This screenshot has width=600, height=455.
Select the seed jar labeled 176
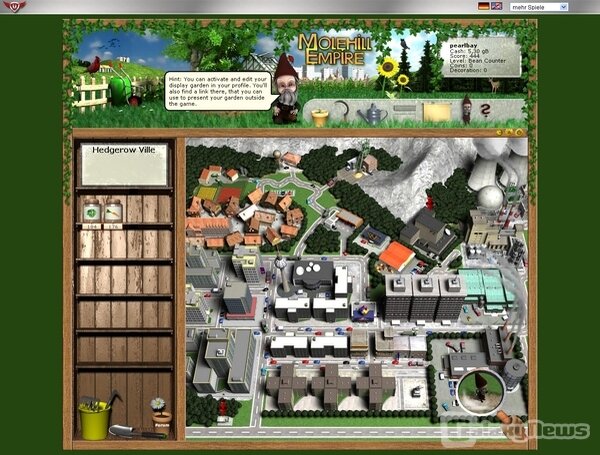pyautogui.click(x=113, y=213)
